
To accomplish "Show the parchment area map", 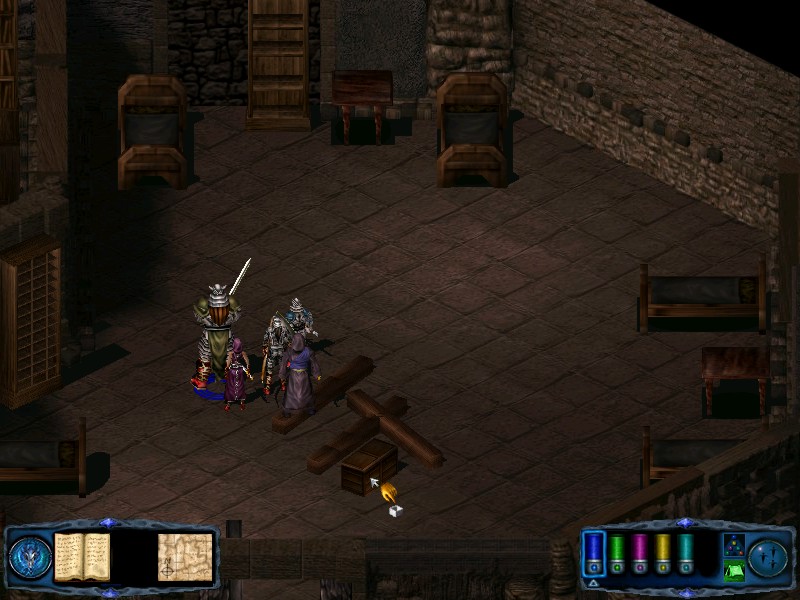I will 186,556.
